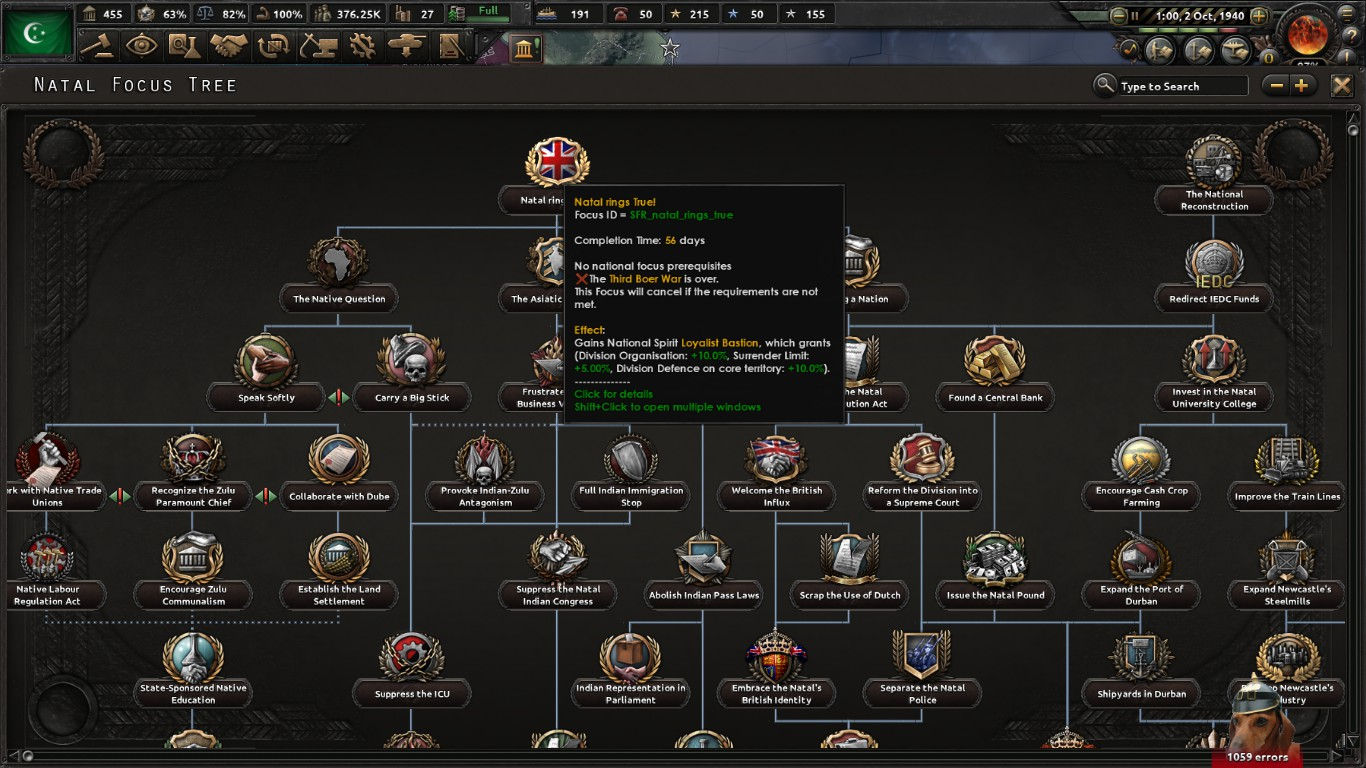
Task: Pause the game clock
Action: coord(1135,14)
